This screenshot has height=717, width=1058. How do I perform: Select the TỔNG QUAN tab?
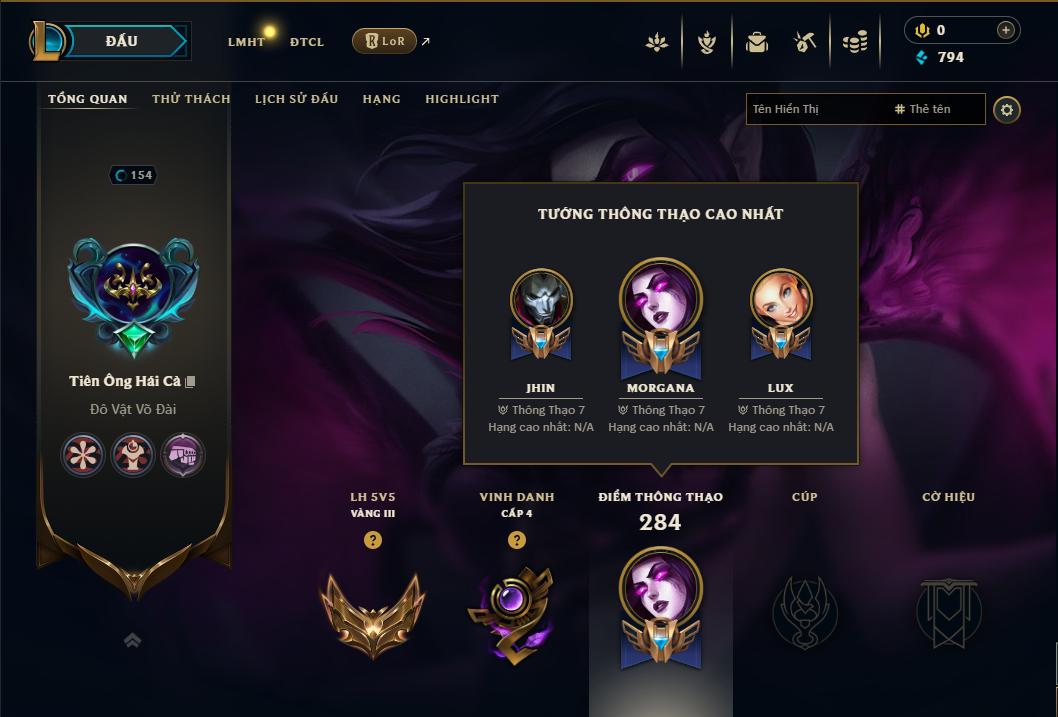click(88, 99)
